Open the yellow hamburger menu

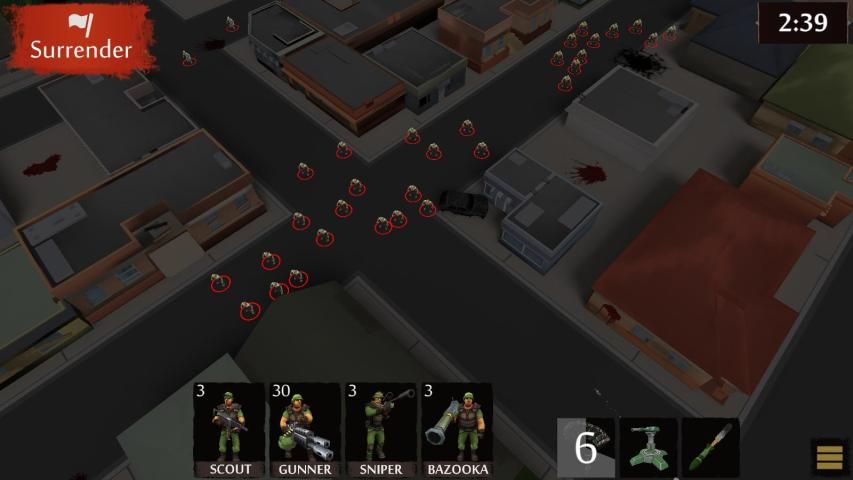click(829, 457)
